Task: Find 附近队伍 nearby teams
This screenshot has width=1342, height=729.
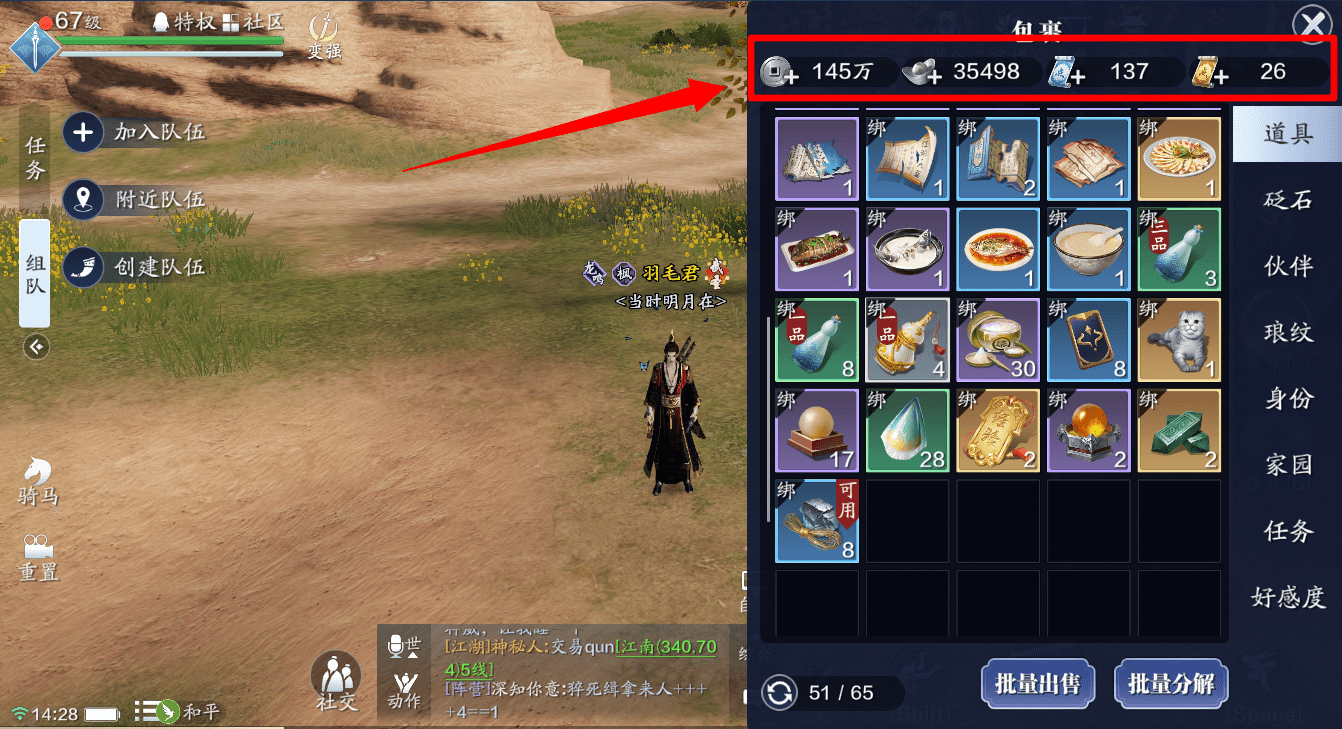Action: [137, 199]
